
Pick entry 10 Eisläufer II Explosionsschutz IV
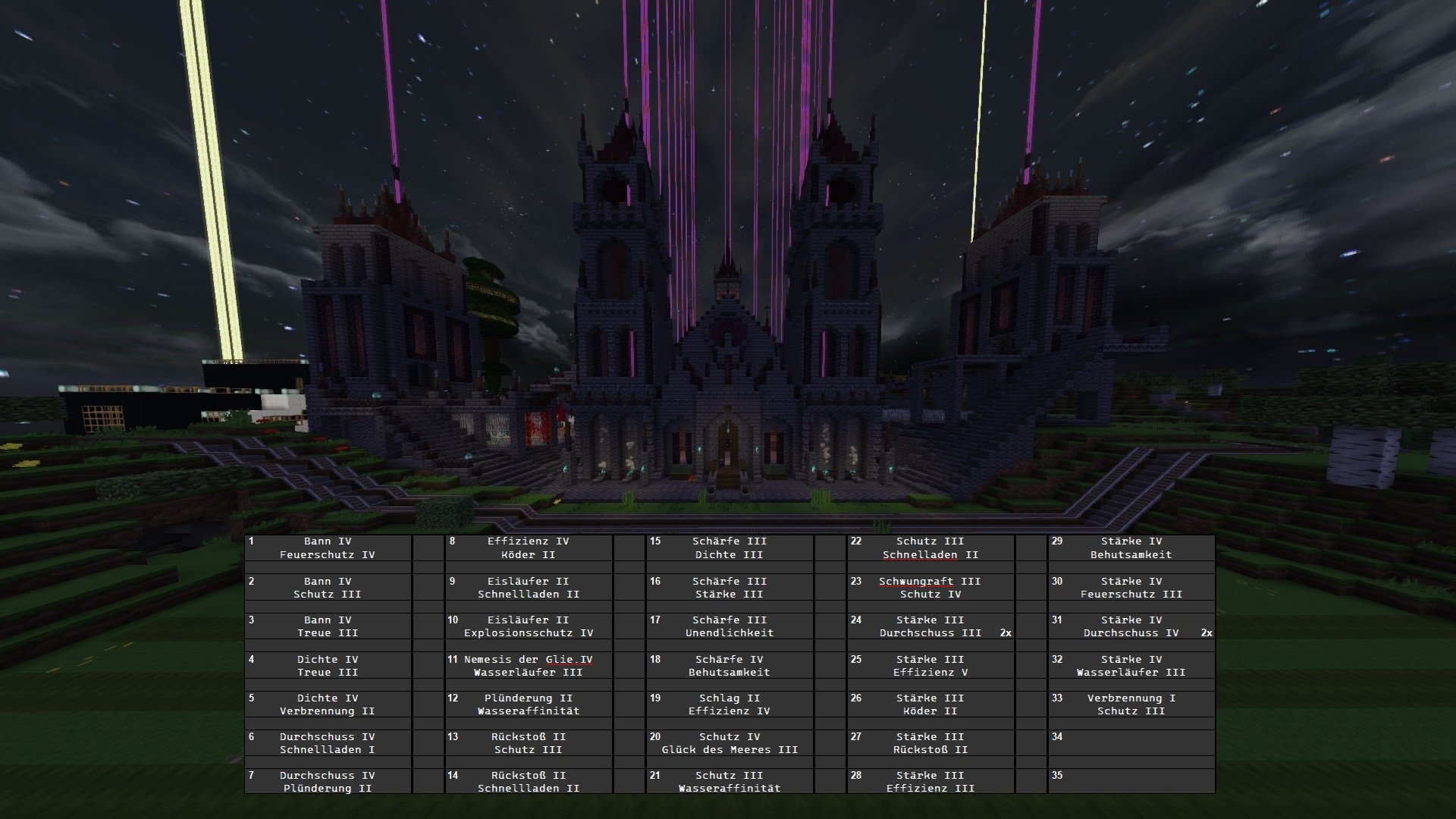[529, 626]
